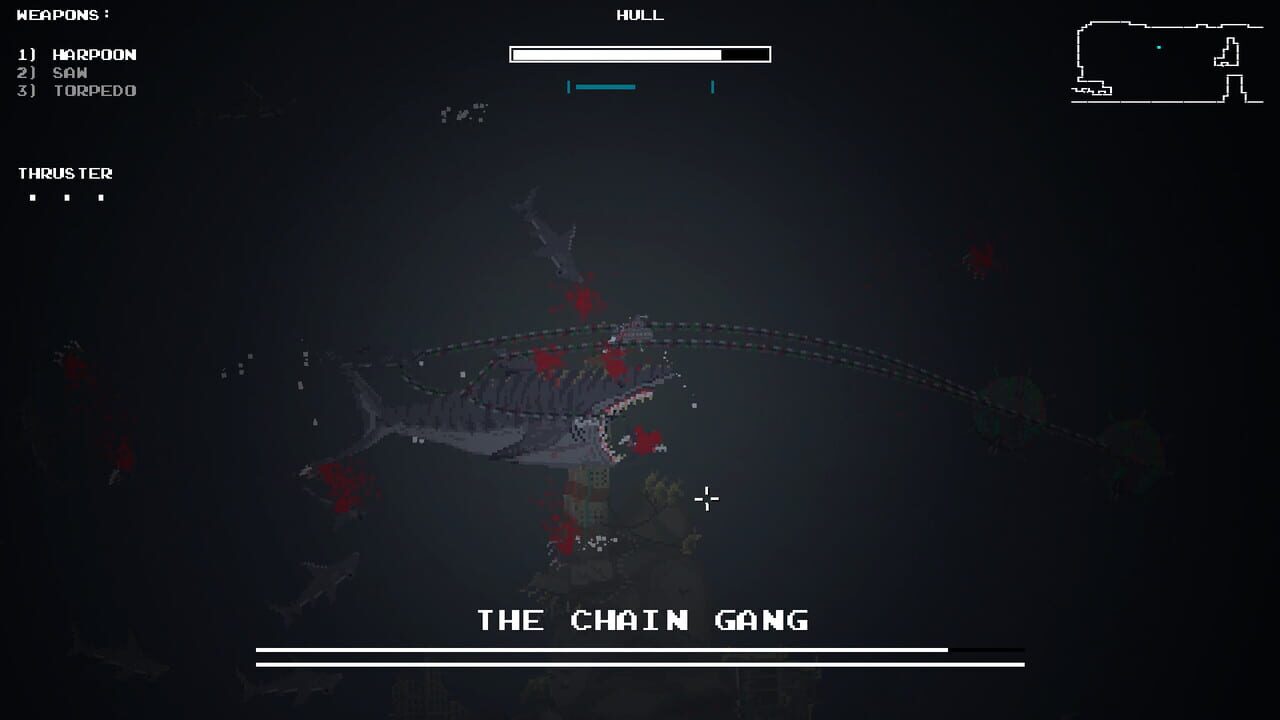Image resolution: width=1280 pixels, height=720 pixels.
Task: Select the Harpoon weapon in the weapons list
Action: point(78,54)
